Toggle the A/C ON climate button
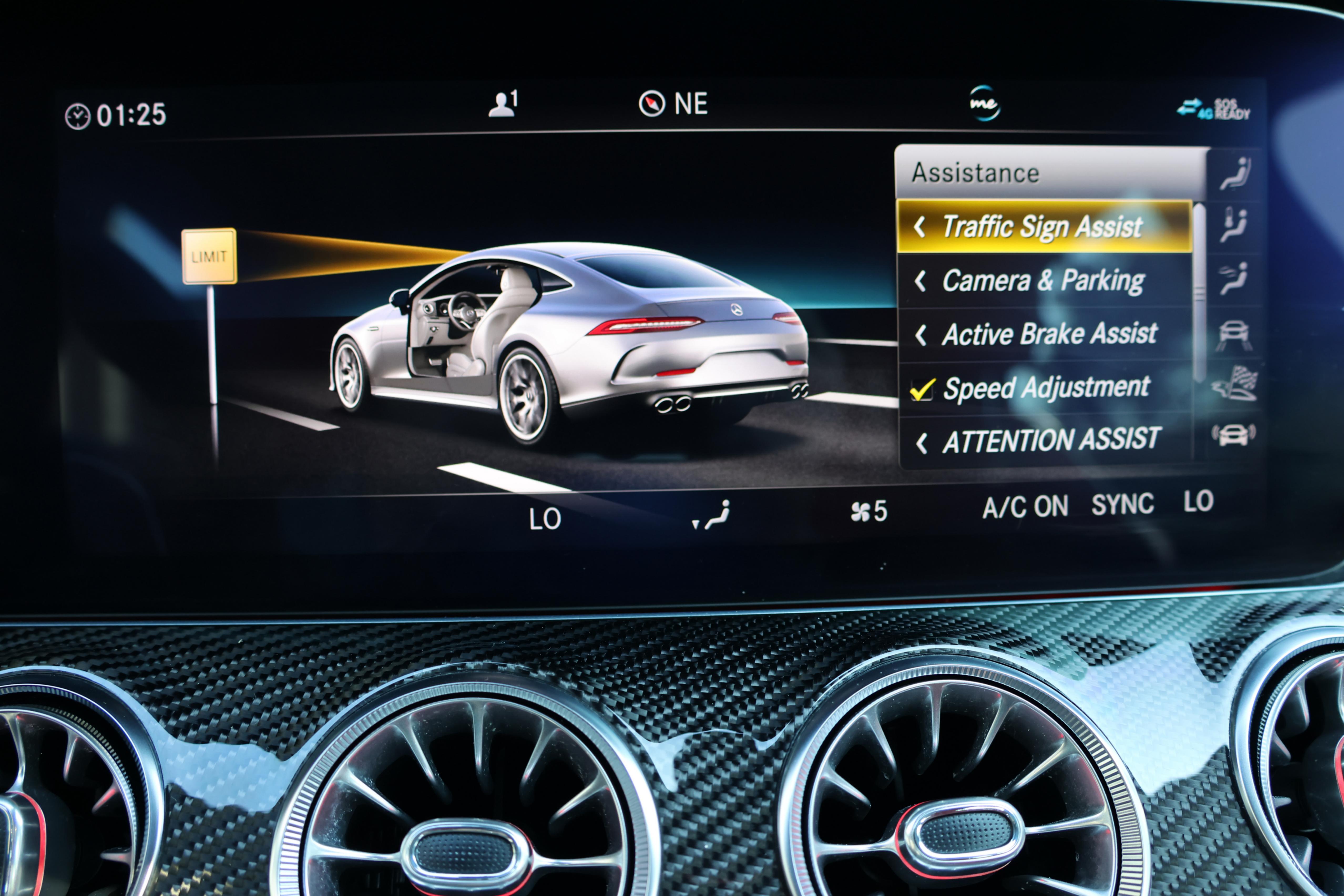 click(1025, 507)
